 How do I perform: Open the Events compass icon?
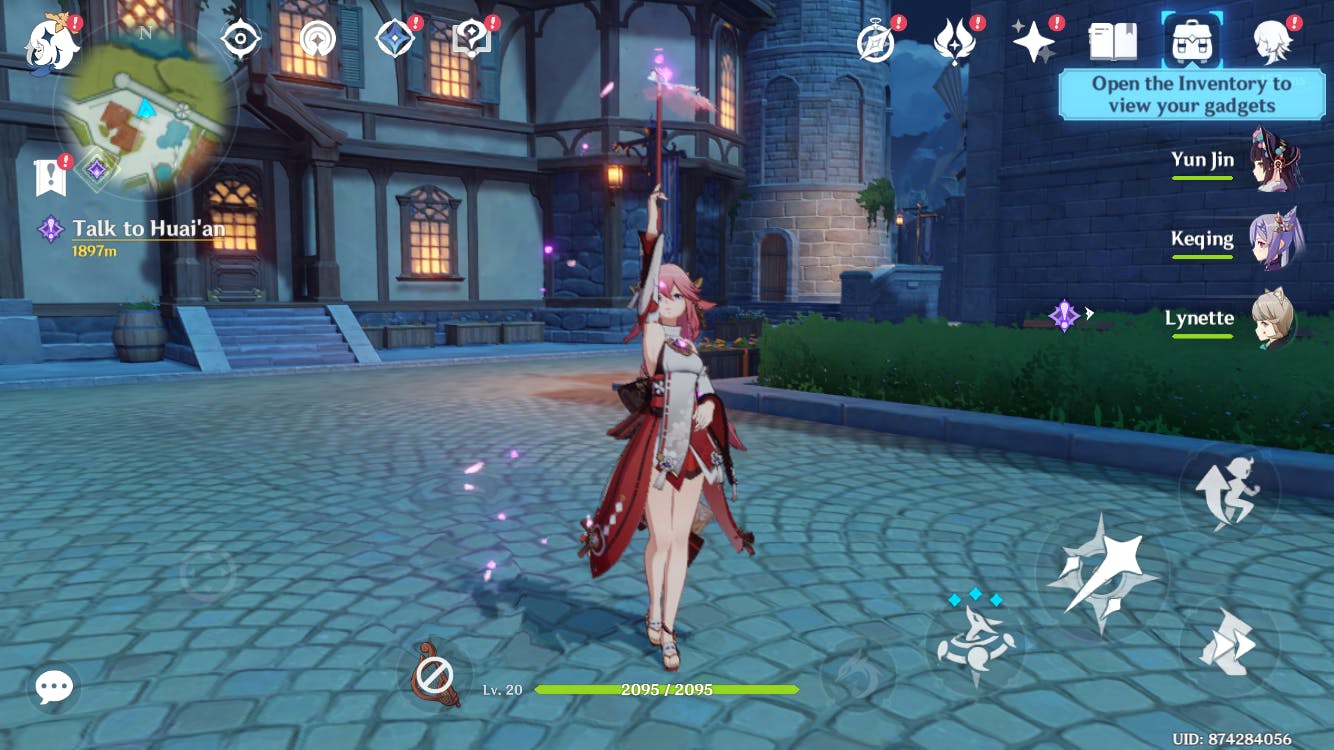tap(876, 42)
